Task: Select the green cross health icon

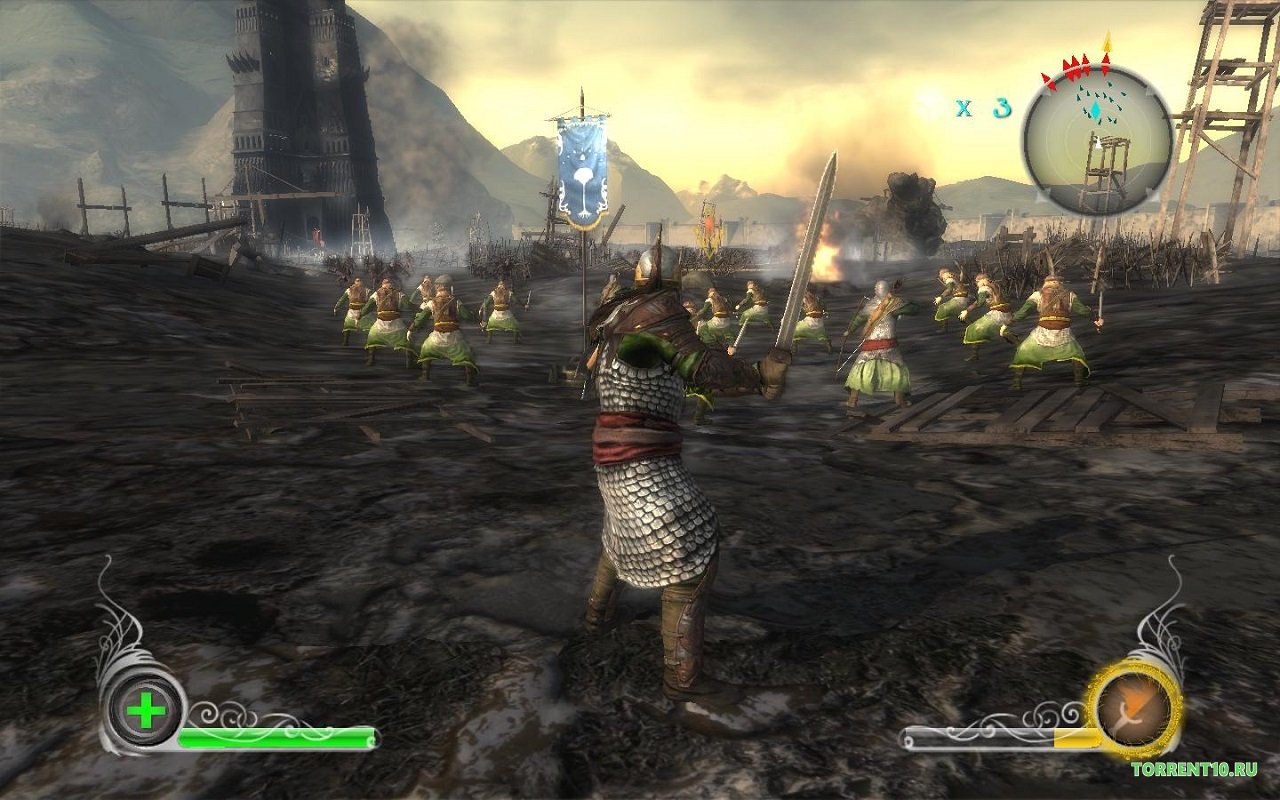Action: (146, 712)
